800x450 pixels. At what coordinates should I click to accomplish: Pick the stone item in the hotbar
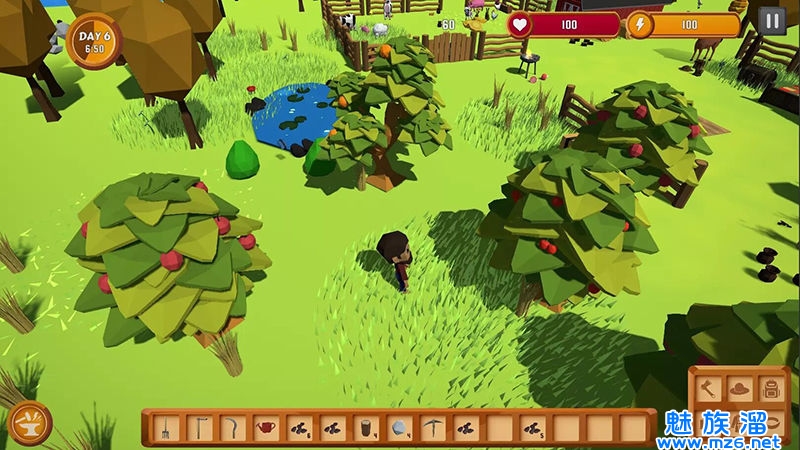point(398,429)
